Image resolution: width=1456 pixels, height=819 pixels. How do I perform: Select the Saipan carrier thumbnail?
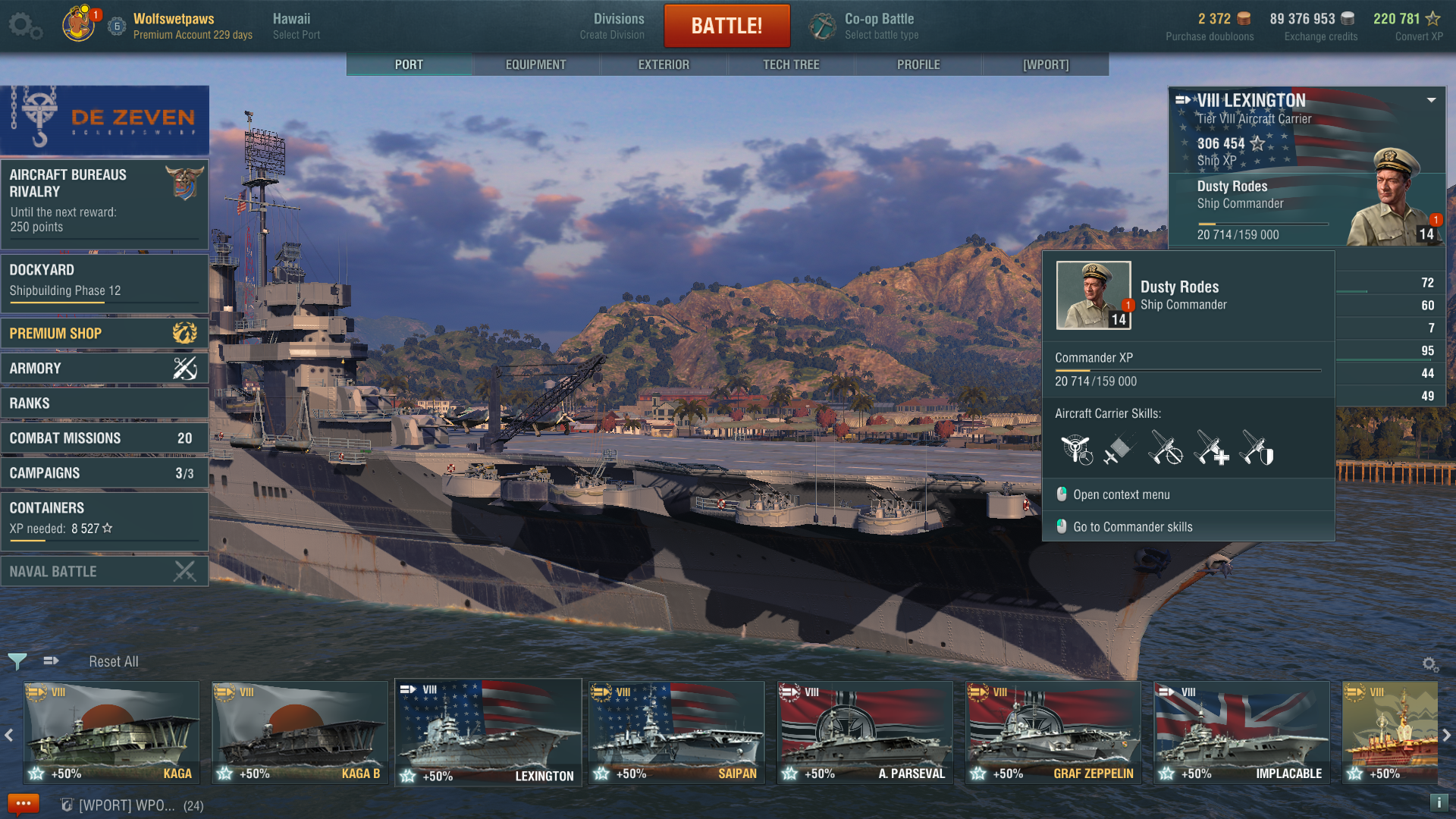676,731
